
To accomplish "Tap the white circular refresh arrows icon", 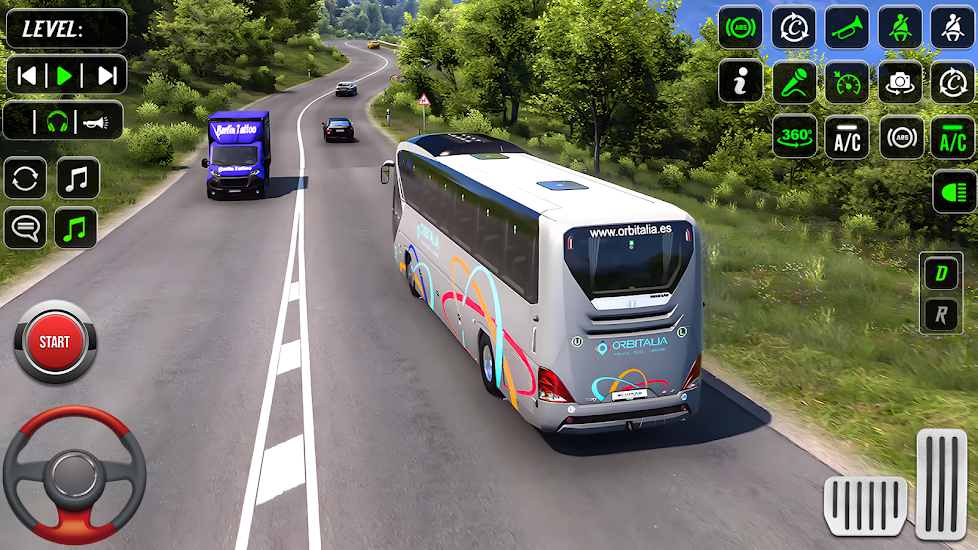I will click(25, 178).
